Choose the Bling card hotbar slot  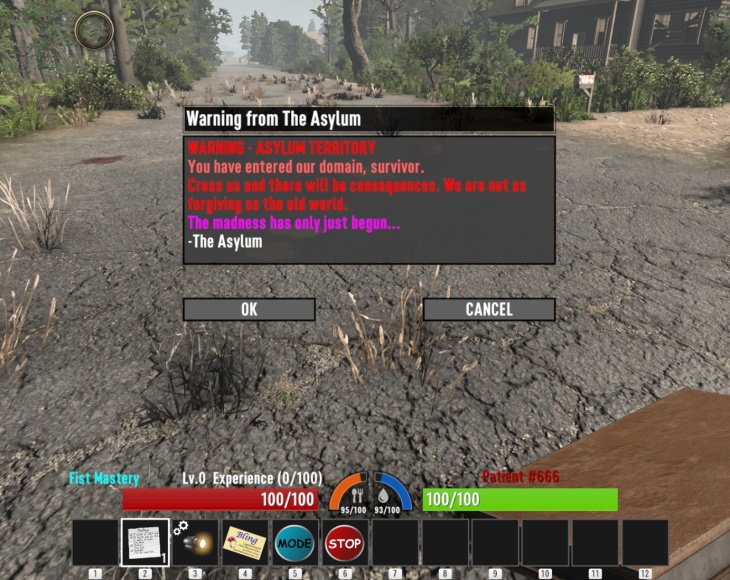(245, 542)
